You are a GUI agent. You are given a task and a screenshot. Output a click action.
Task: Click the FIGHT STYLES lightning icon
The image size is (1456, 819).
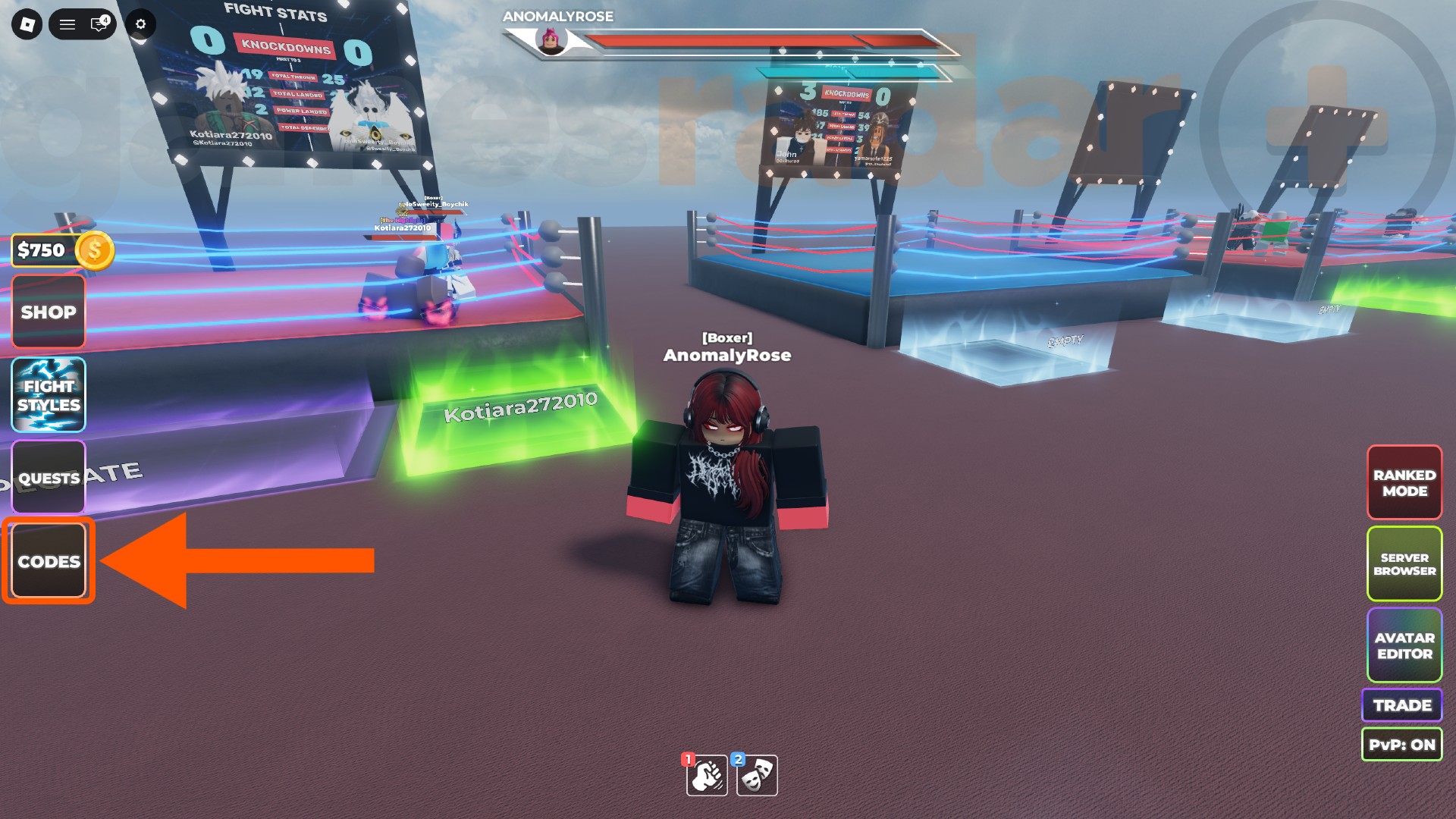coord(48,394)
